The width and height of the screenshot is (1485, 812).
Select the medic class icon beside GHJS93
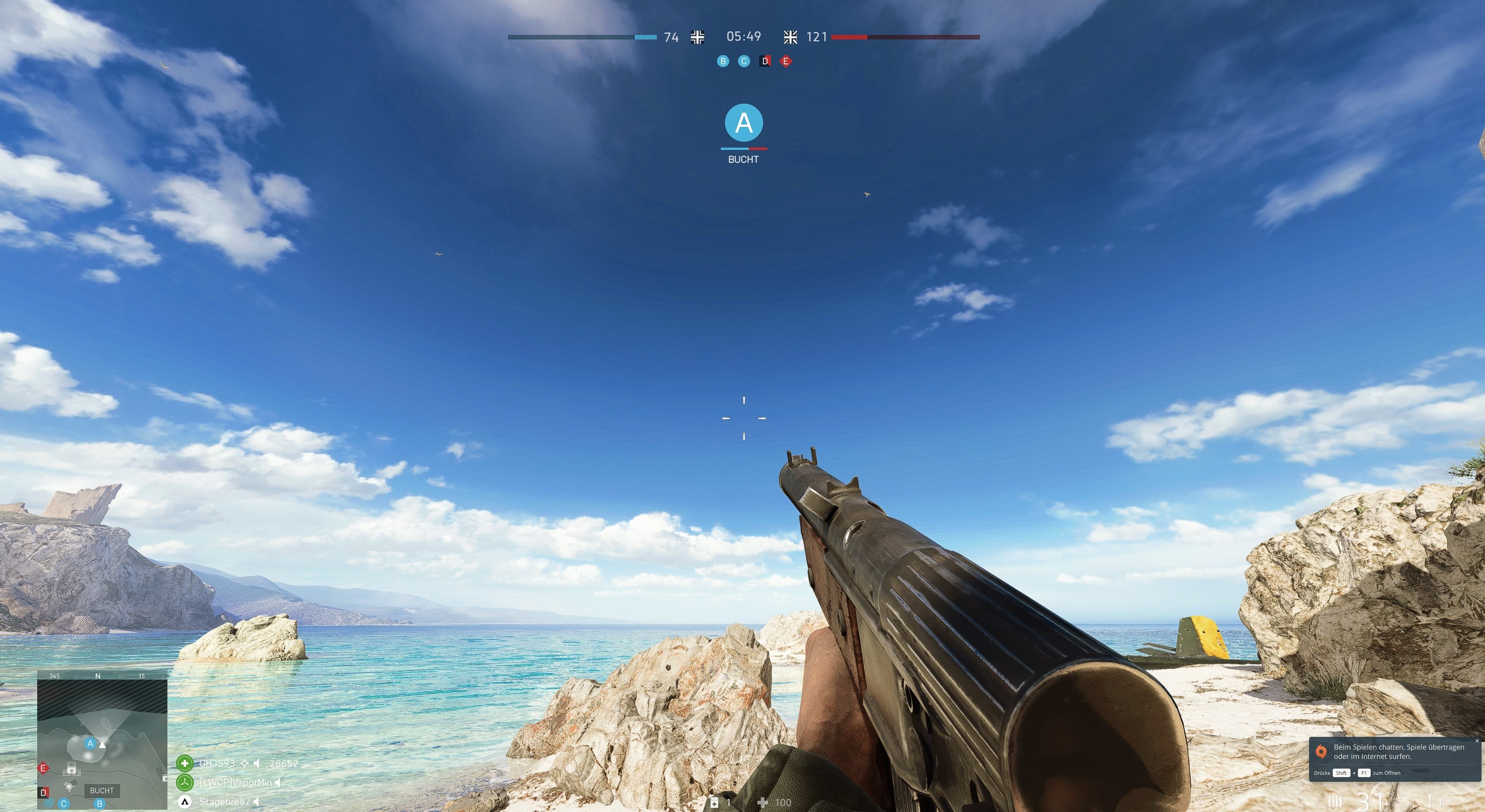pyautogui.click(x=185, y=764)
